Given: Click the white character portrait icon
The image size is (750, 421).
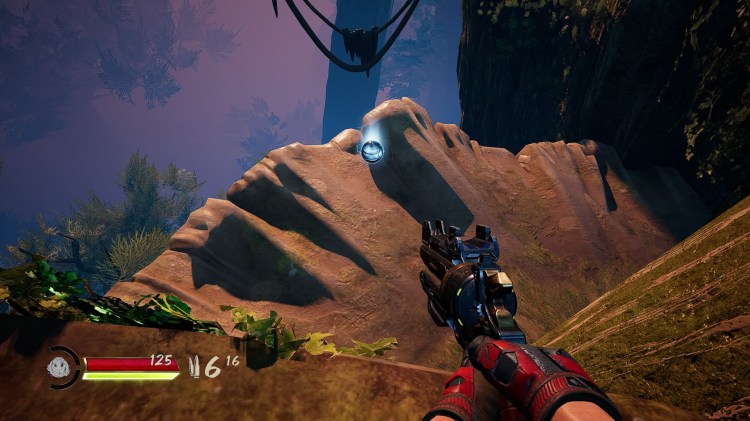Looking at the screenshot, I should pyautogui.click(x=62, y=367).
